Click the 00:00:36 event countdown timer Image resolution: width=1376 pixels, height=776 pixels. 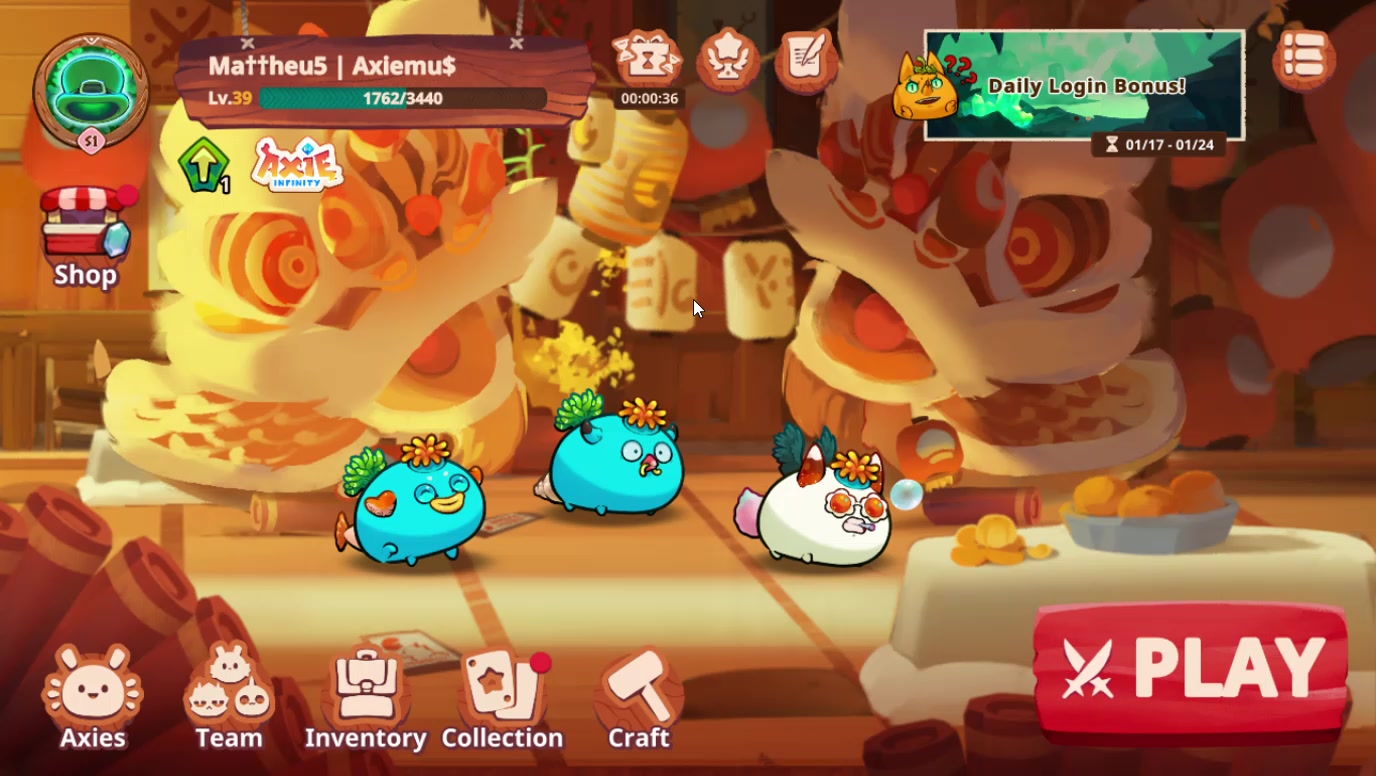pos(648,99)
